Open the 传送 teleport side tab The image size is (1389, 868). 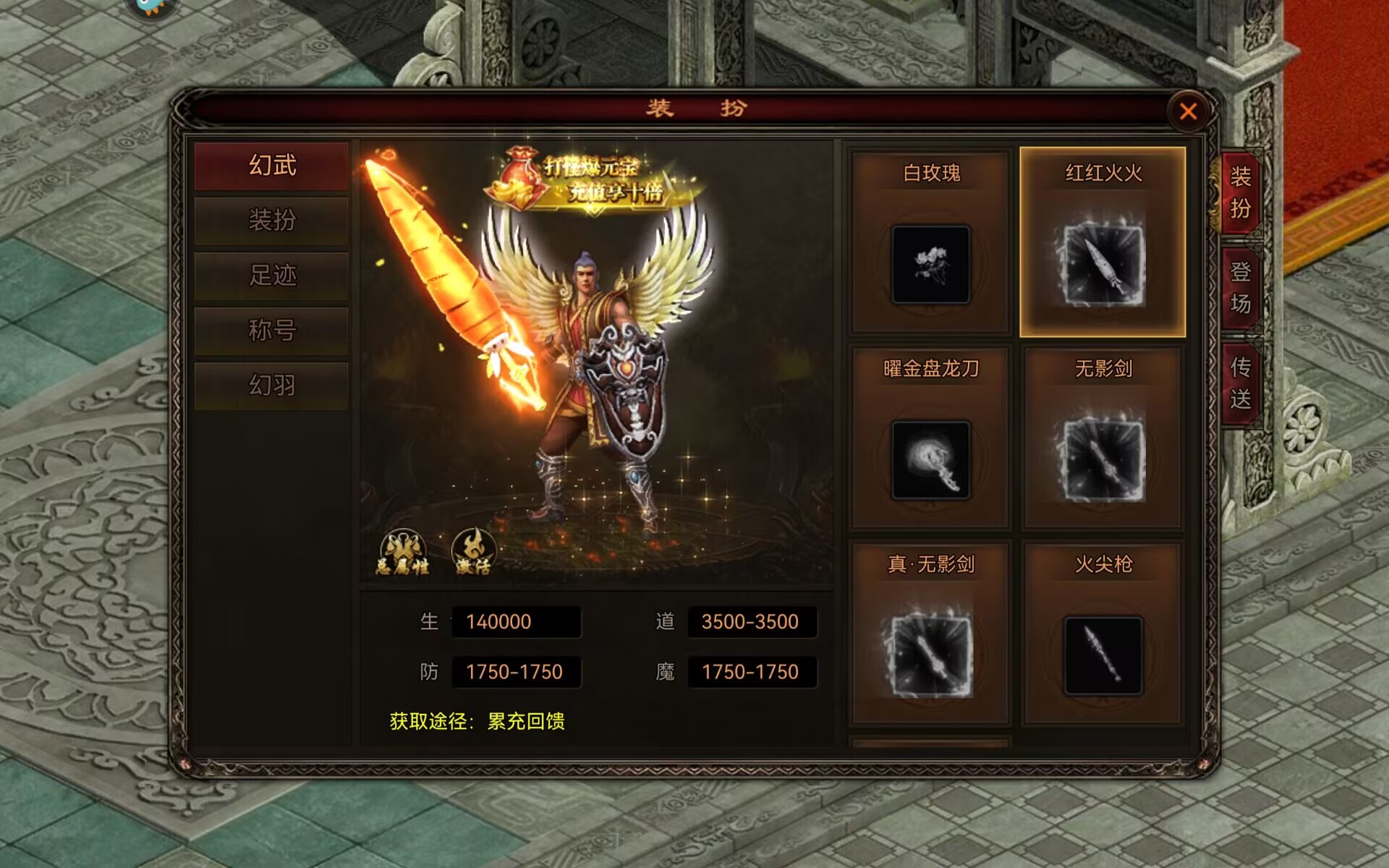point(1240,383)
